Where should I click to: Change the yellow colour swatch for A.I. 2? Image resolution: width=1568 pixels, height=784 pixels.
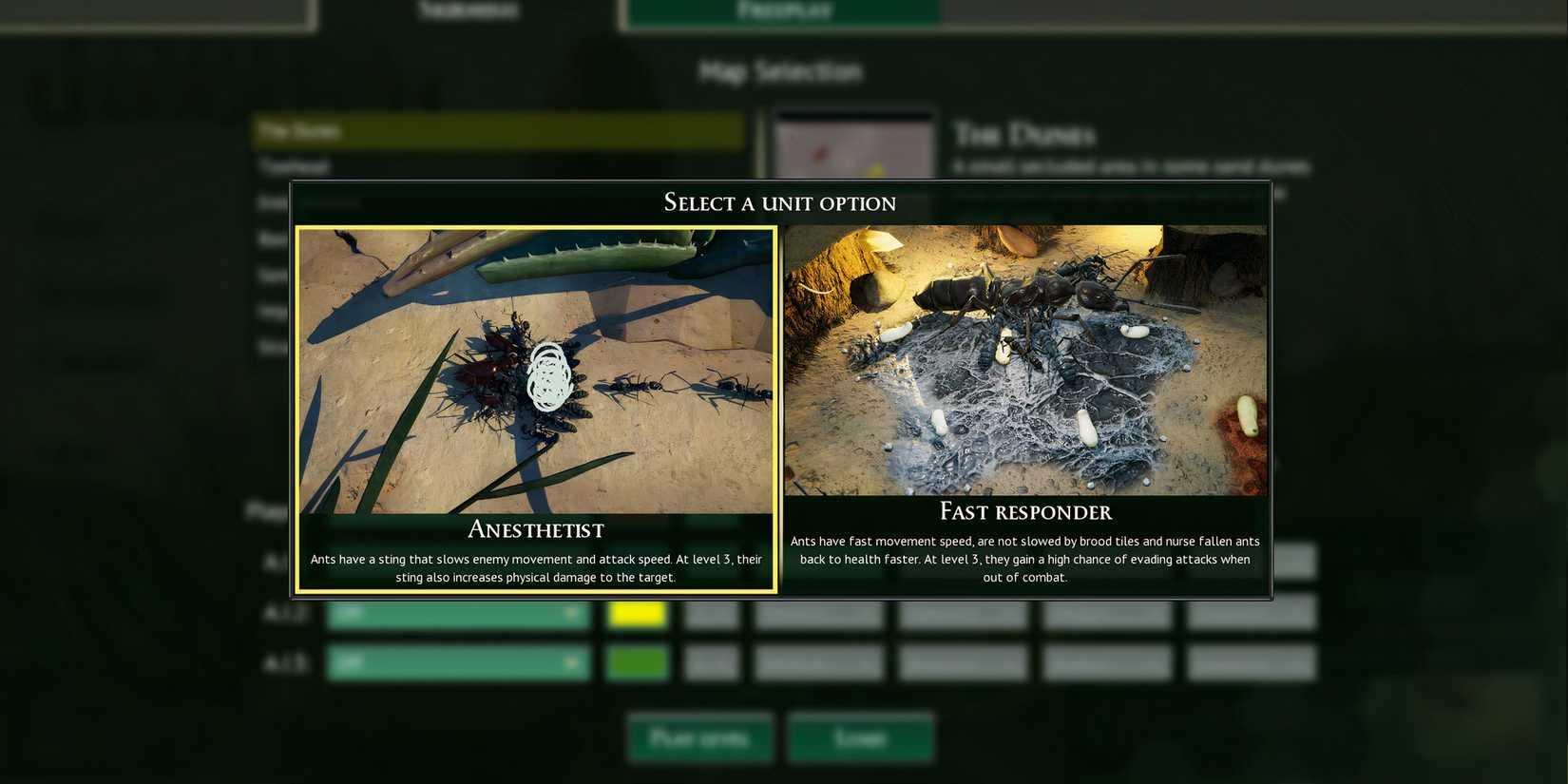pyautogui.click(x=638, y=613)
